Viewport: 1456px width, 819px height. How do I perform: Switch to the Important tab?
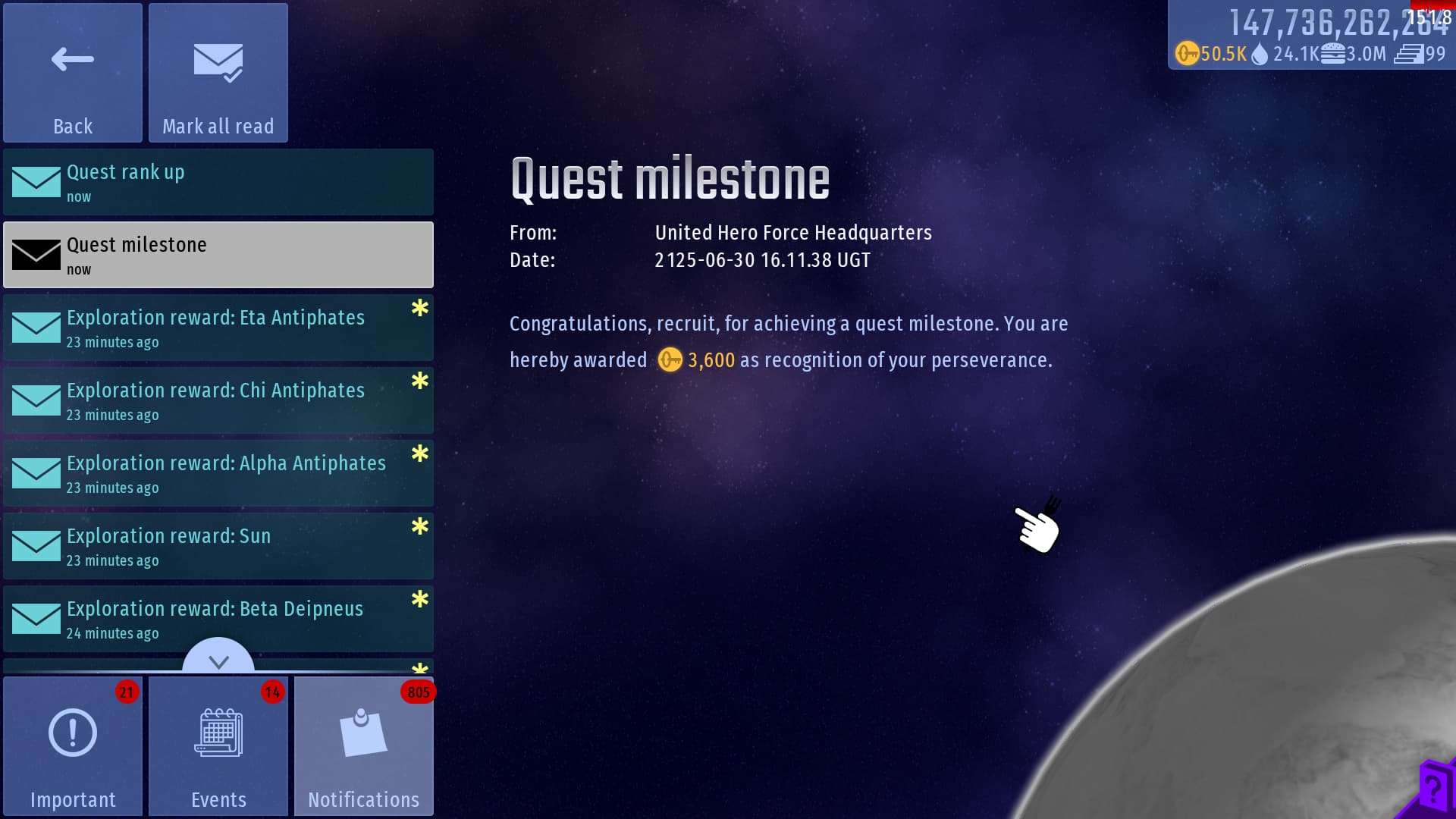click(73, 746)
